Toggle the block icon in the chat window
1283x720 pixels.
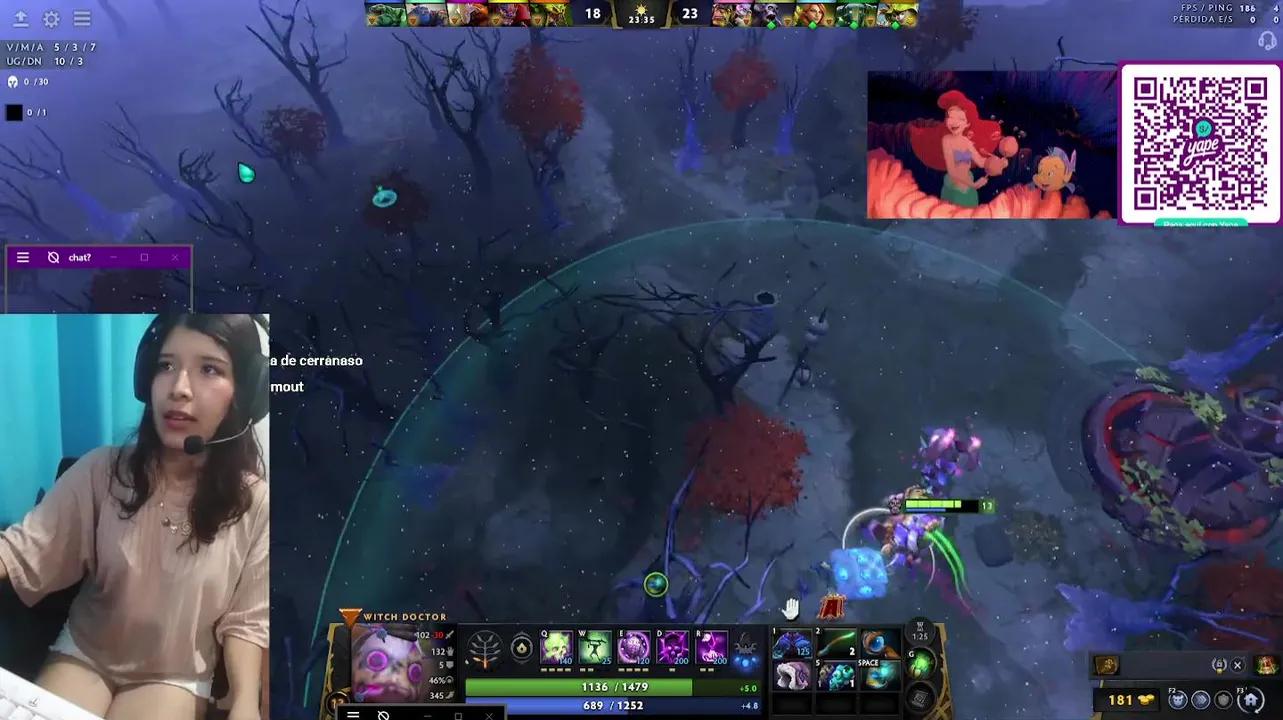[x=54, y=257]
